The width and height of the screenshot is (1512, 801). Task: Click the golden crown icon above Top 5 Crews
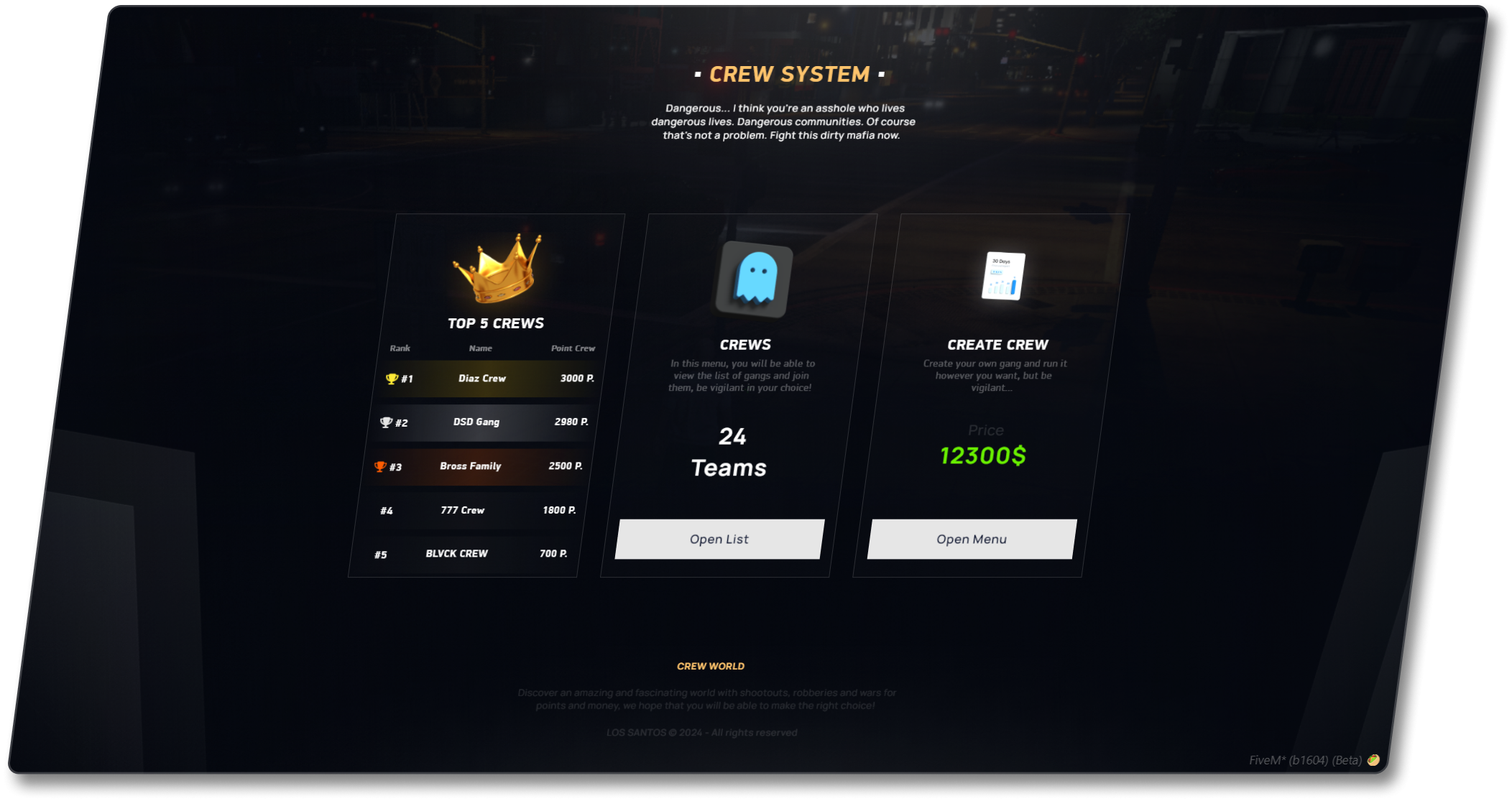(x=494, y=272)
